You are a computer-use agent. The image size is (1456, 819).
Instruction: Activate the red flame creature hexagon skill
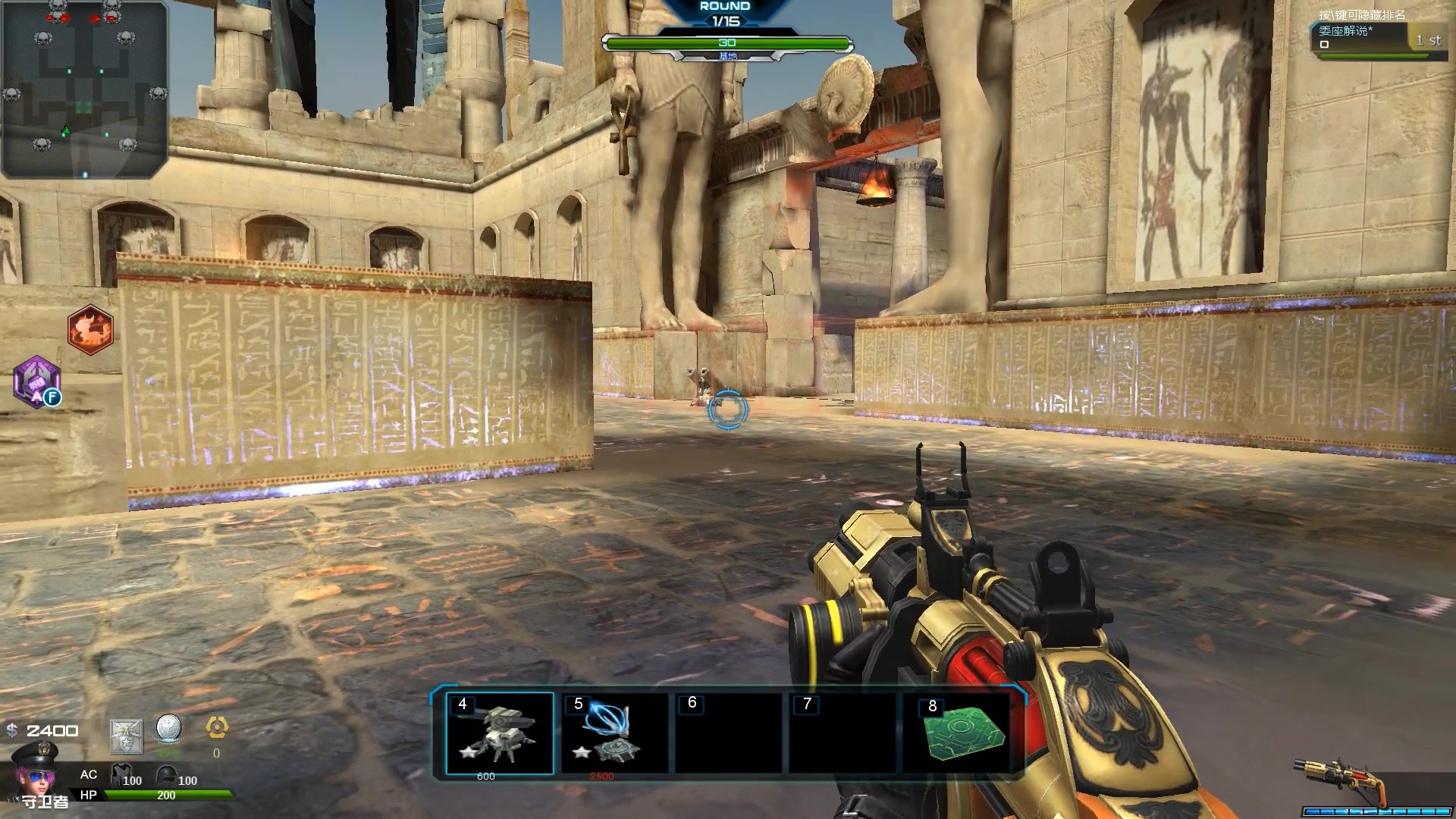90,330
